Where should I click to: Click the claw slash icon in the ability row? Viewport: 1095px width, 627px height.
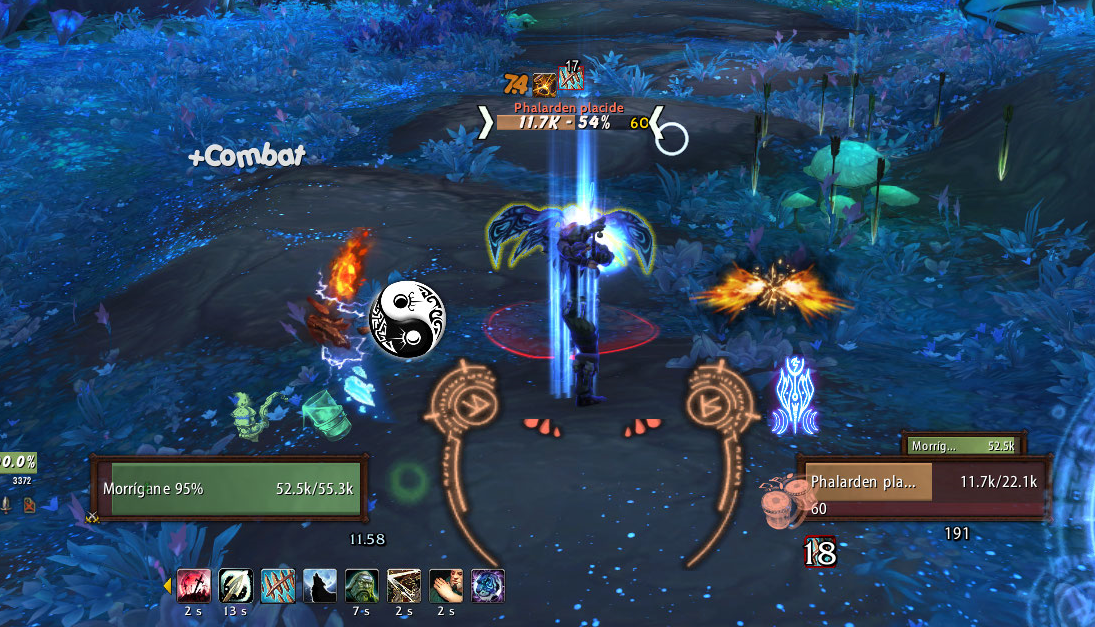click(277, 585)
